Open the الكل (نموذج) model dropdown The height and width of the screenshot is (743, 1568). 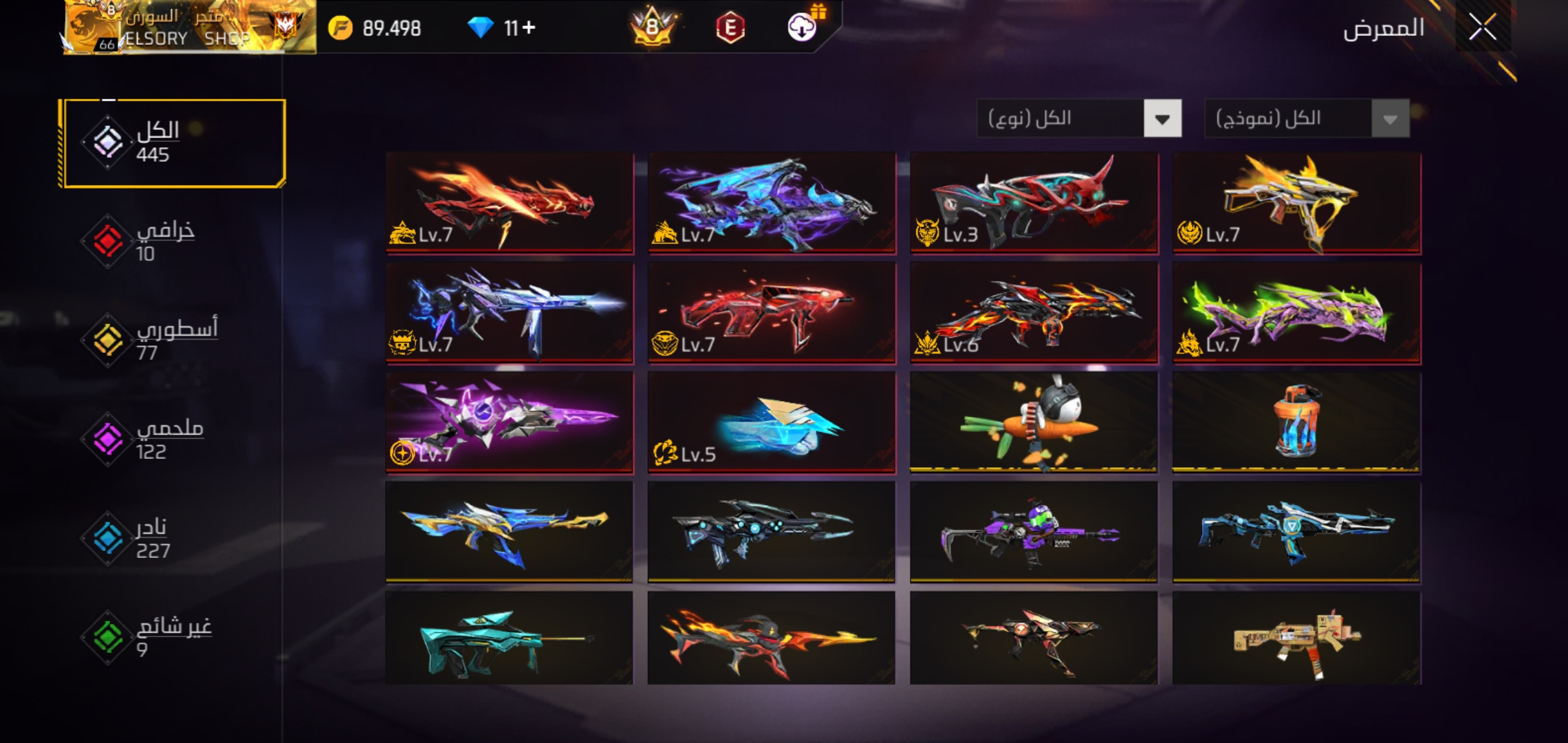click(x=1306, y=119)
